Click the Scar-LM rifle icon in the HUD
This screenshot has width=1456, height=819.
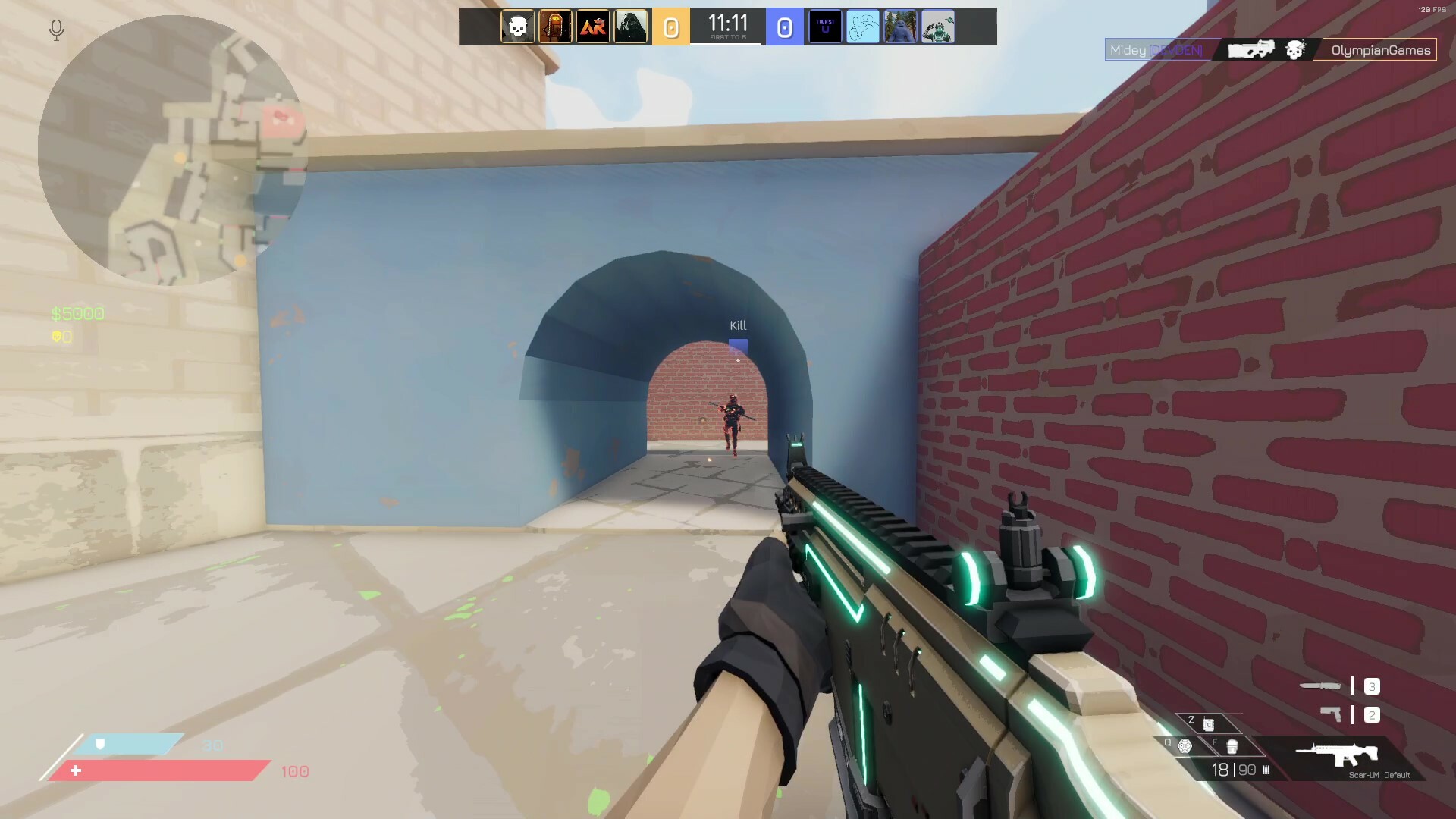point(1337,755)
